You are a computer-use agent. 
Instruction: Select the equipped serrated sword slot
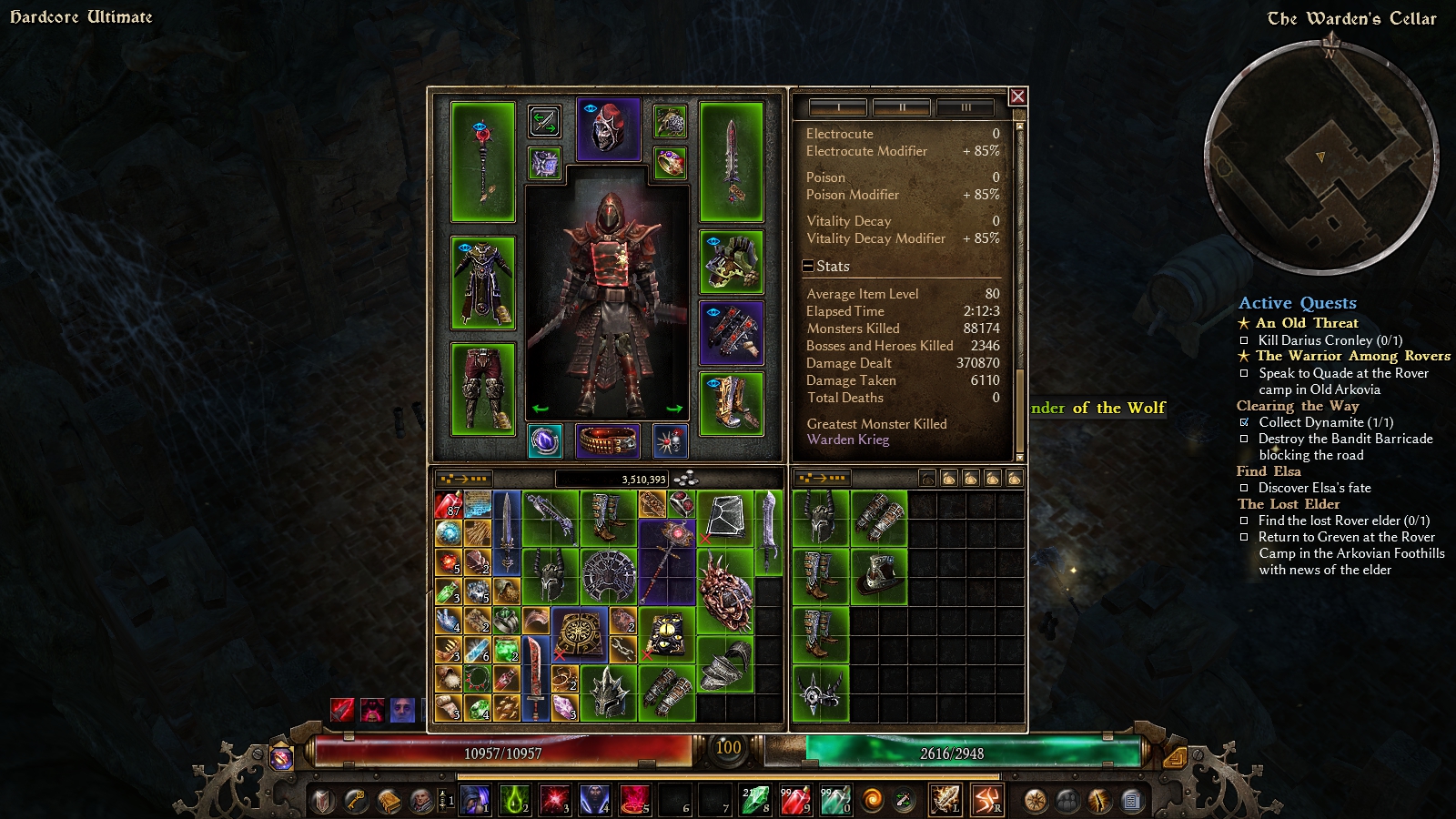(x=731, y=162)
